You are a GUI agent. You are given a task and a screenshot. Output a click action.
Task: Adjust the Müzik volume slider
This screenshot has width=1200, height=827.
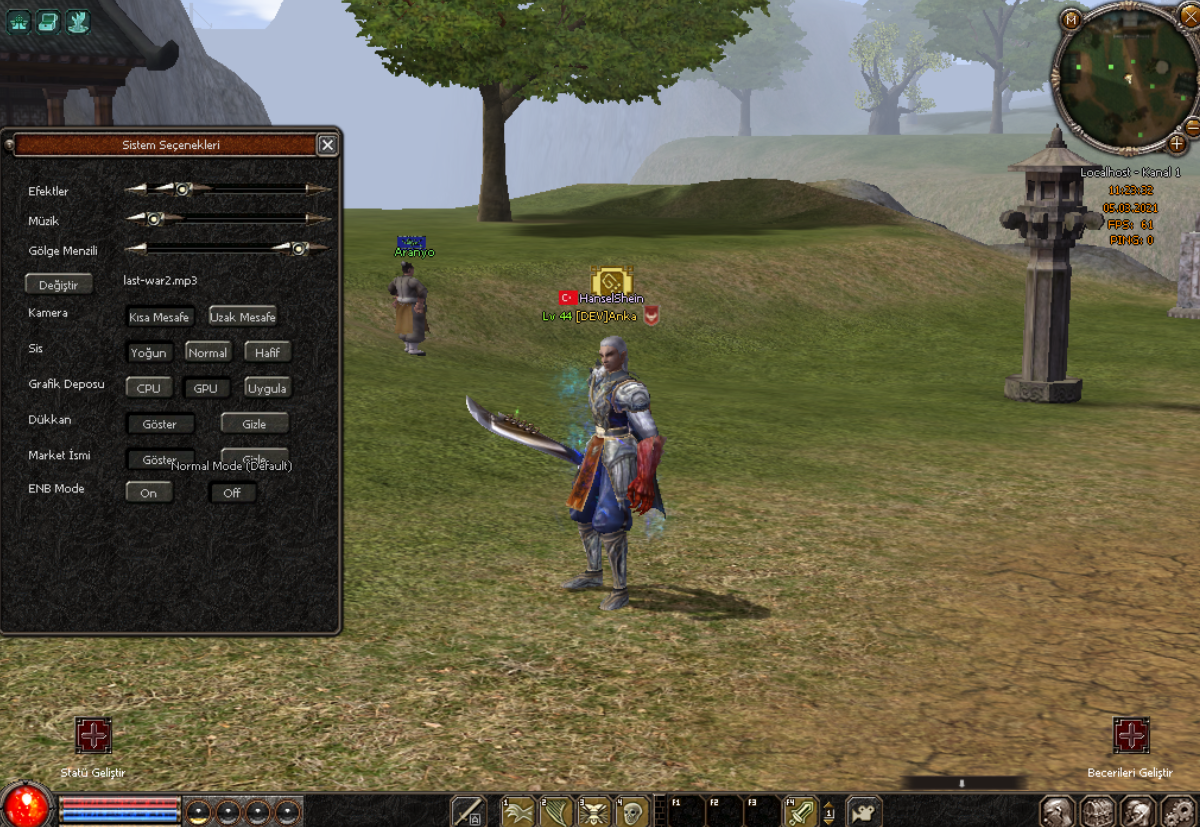click(x=154, y=219)
